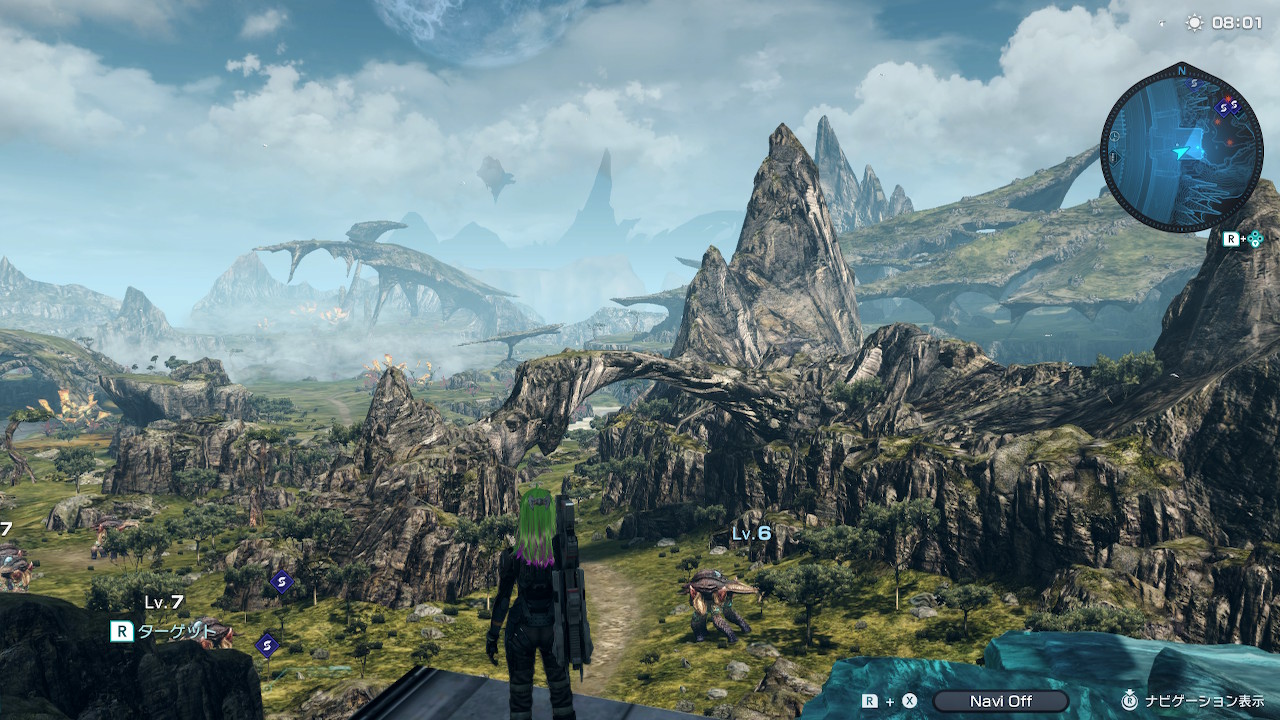Open the circular minimap

1180,147
